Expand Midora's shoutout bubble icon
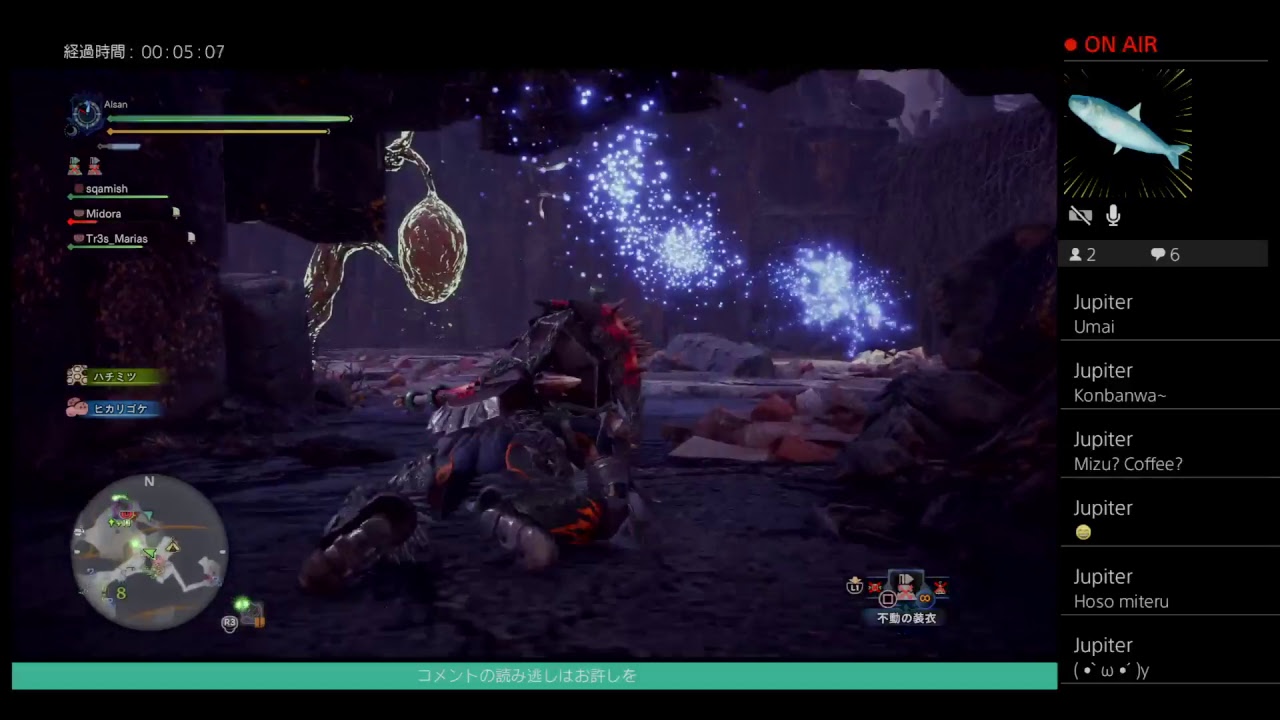The height and width of the screenshot is (720, 1280). (177, 213)
